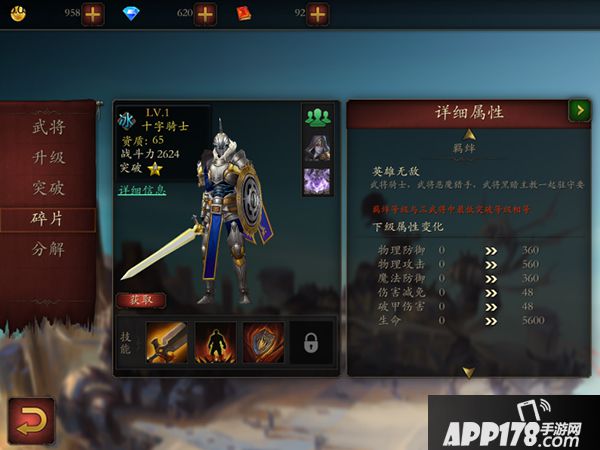600x450 pixels.
Task: Select the purple lightning portrait
Action: click(317, 181)
